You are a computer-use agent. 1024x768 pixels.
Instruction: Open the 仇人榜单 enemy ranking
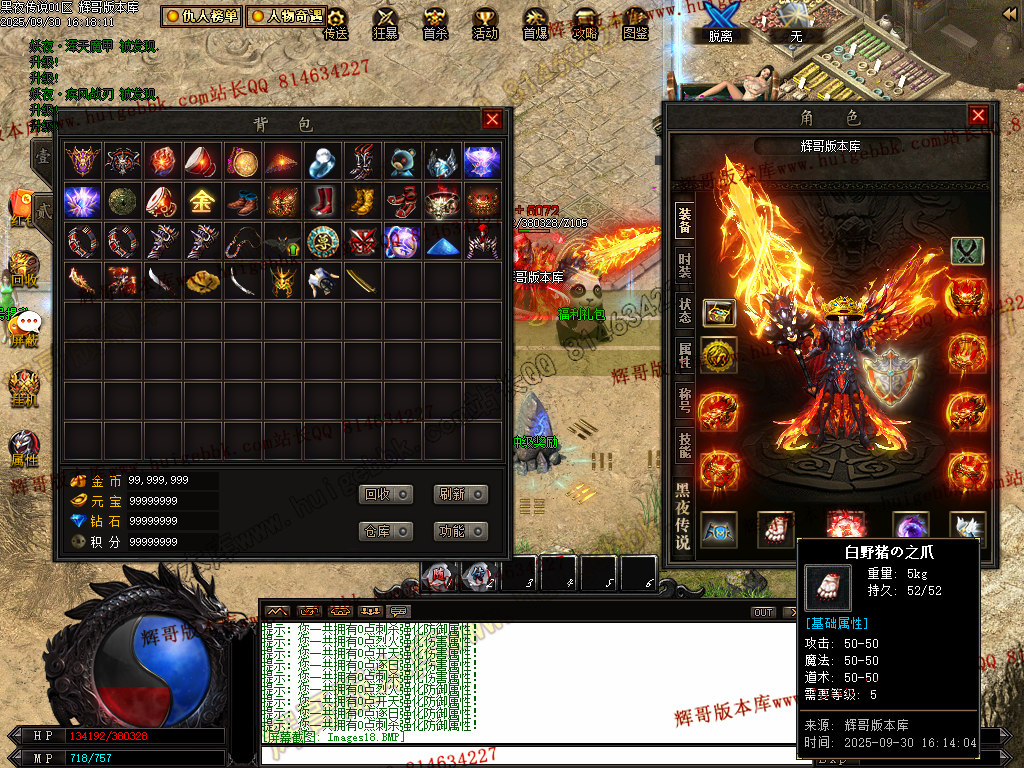click(x=202, y=16)
